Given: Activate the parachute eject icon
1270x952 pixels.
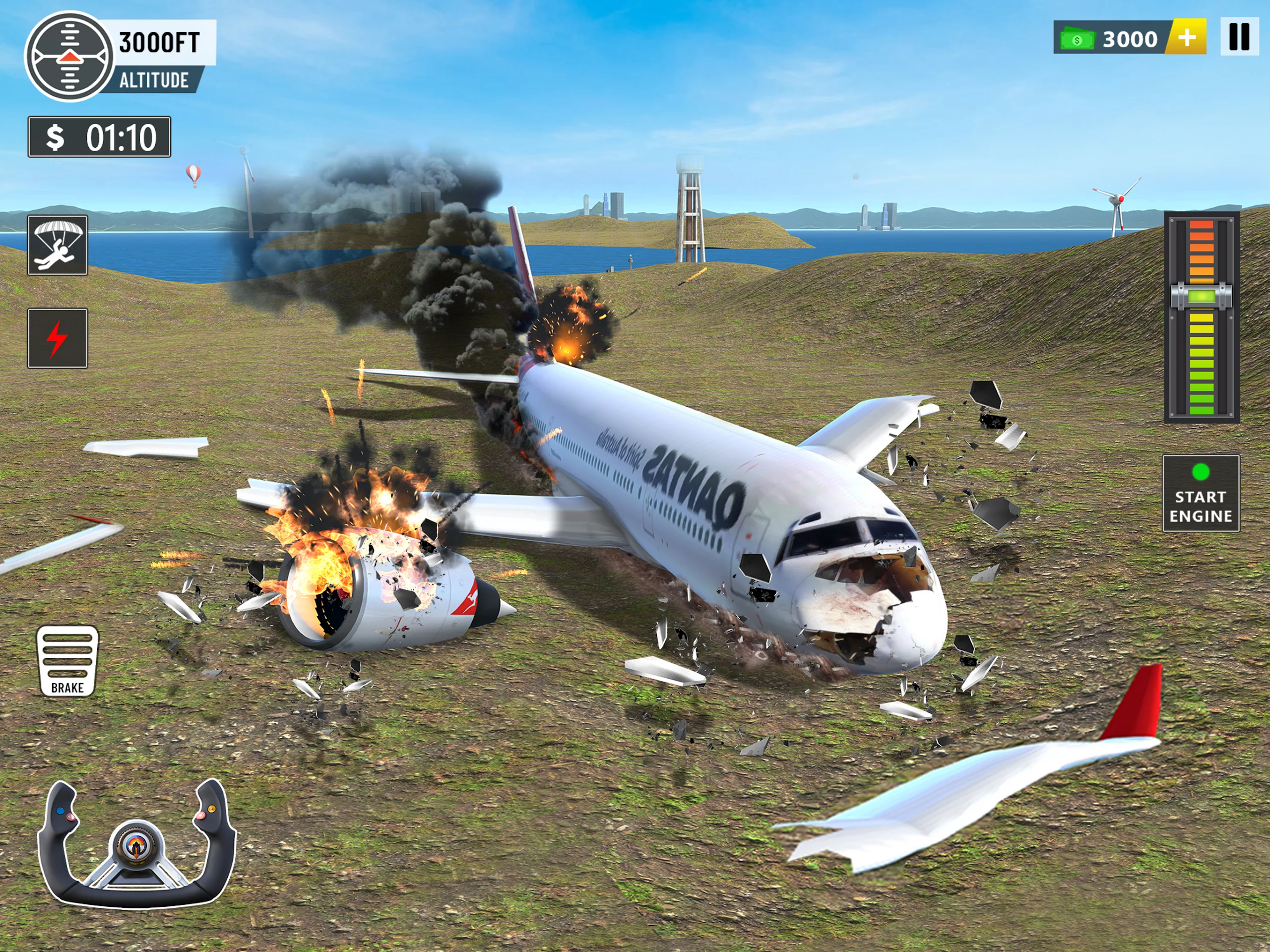Looking at the screenshot, I should [x=58, y=245].
